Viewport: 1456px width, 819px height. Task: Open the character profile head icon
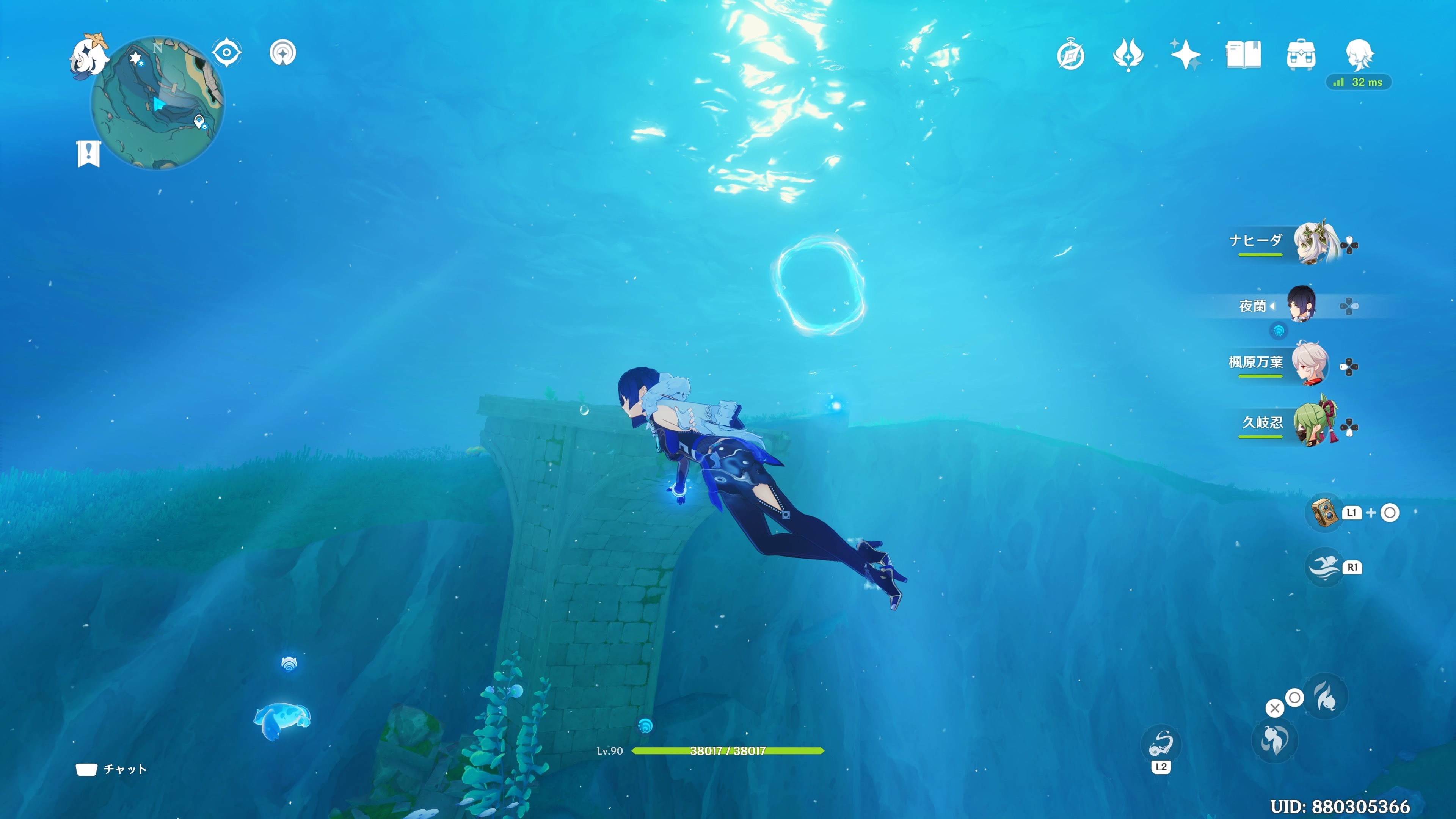(x=1359, y=55)
